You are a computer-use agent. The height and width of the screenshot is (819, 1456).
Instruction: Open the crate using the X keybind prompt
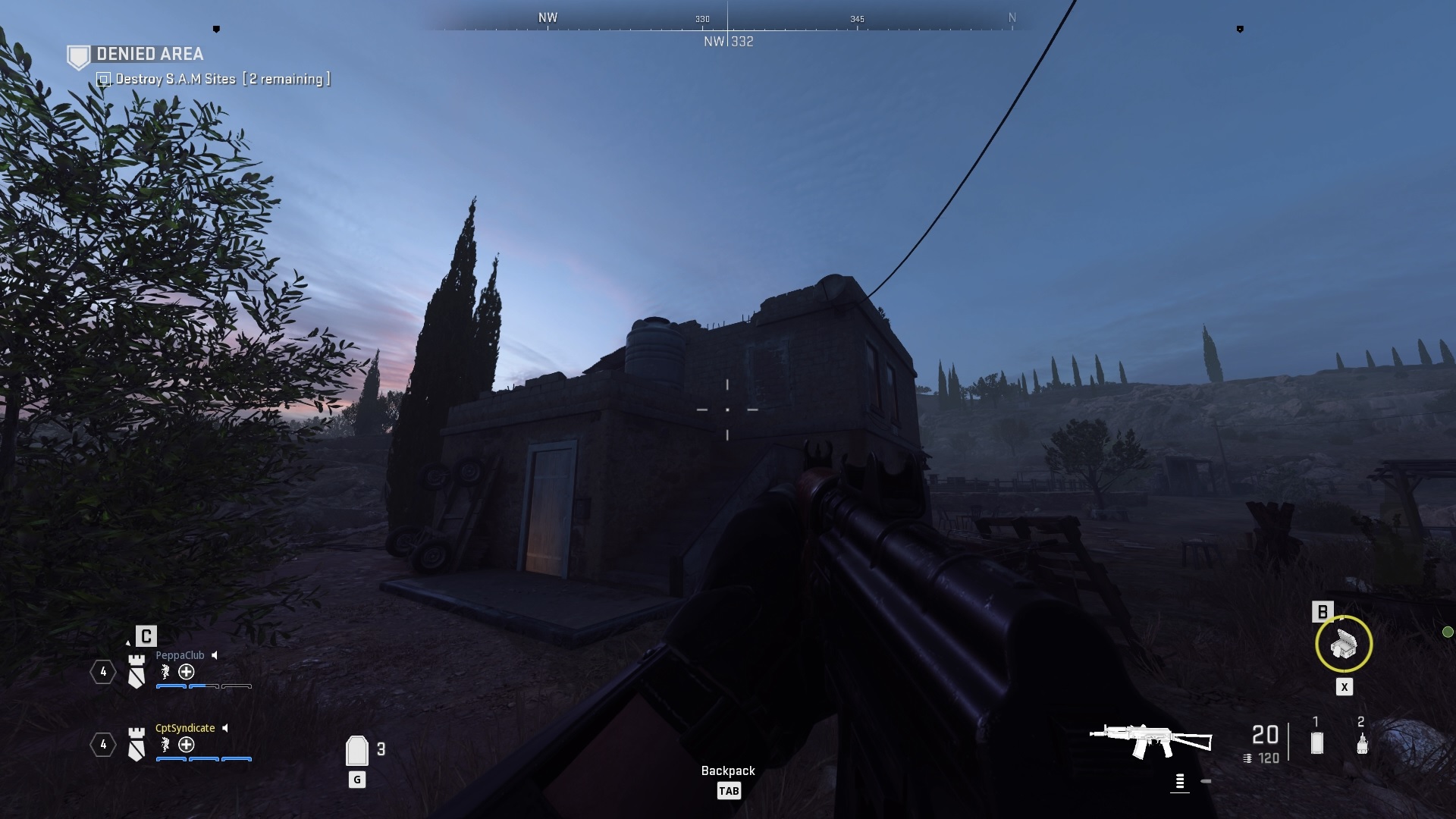pyautogui.click(x=1345, y=687)
